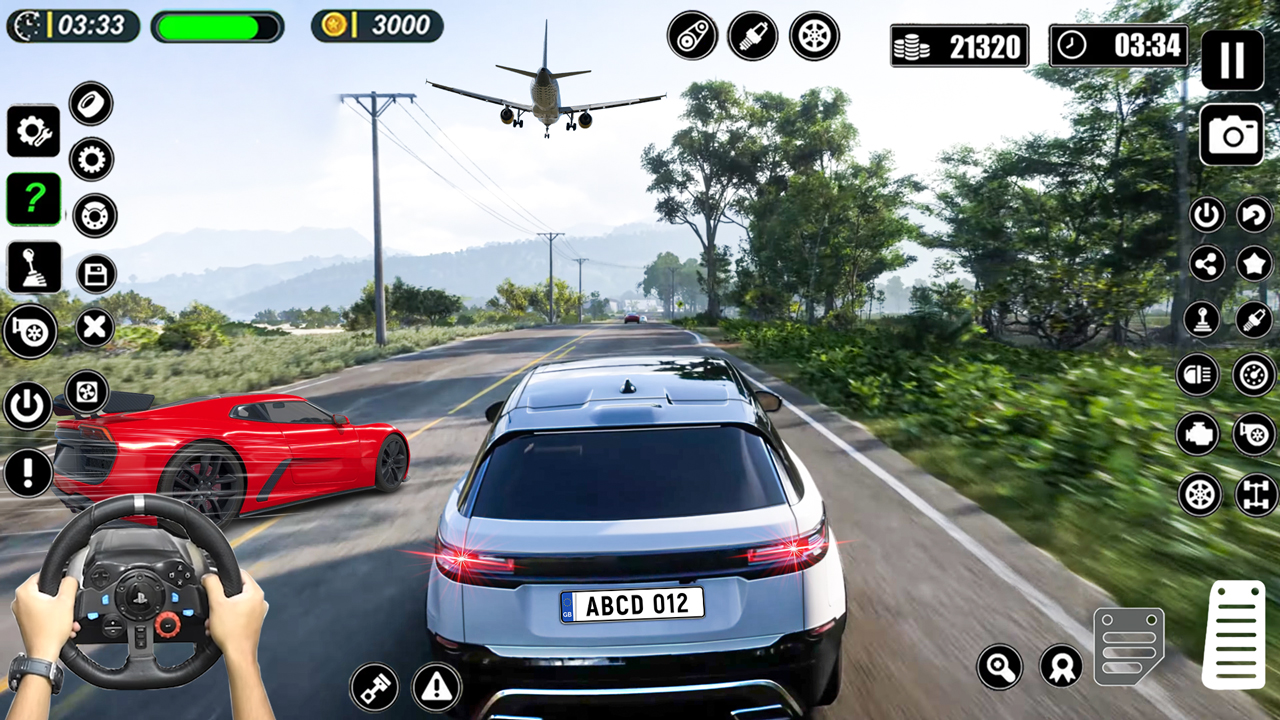Tap the hazard warning triangle icon
Viewport: 1280px width, 720px height.
[436, 687]
